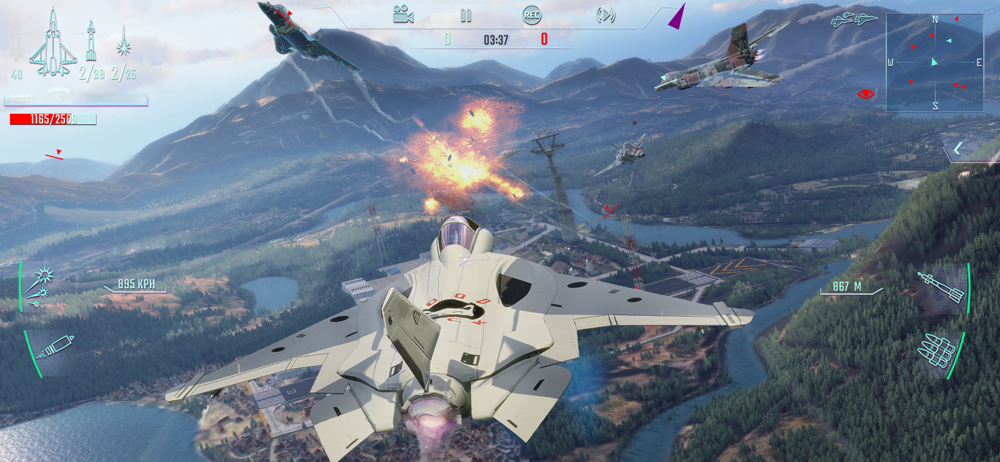Switch view with the camera icon
Image resolution: width=1000 pixels, height=462 pixels.
tap(403, 15)
